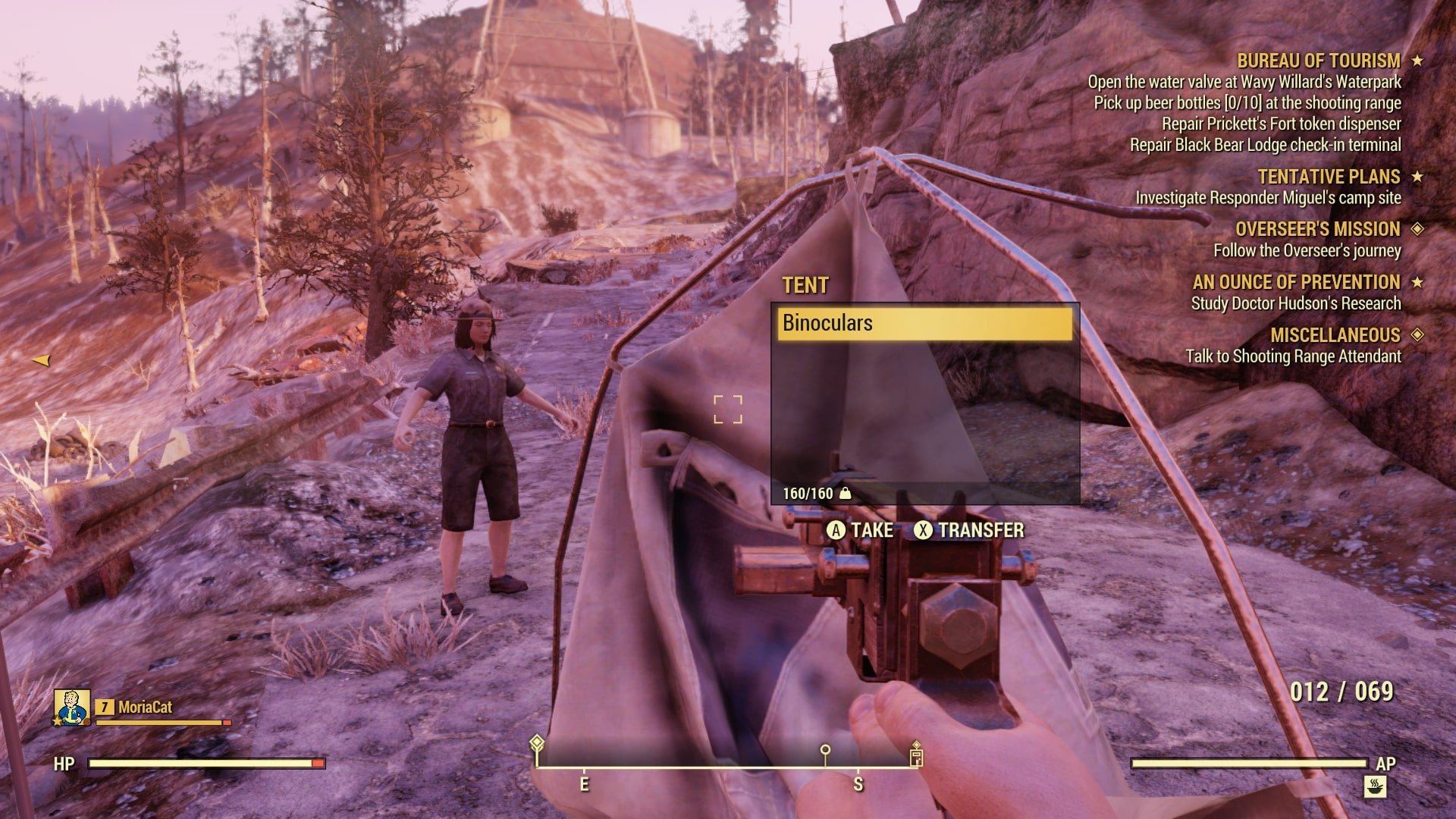The image size is (1456, 819).
Task: Choose the Overseer's Mission quest entry
Action: point(1317,229)
